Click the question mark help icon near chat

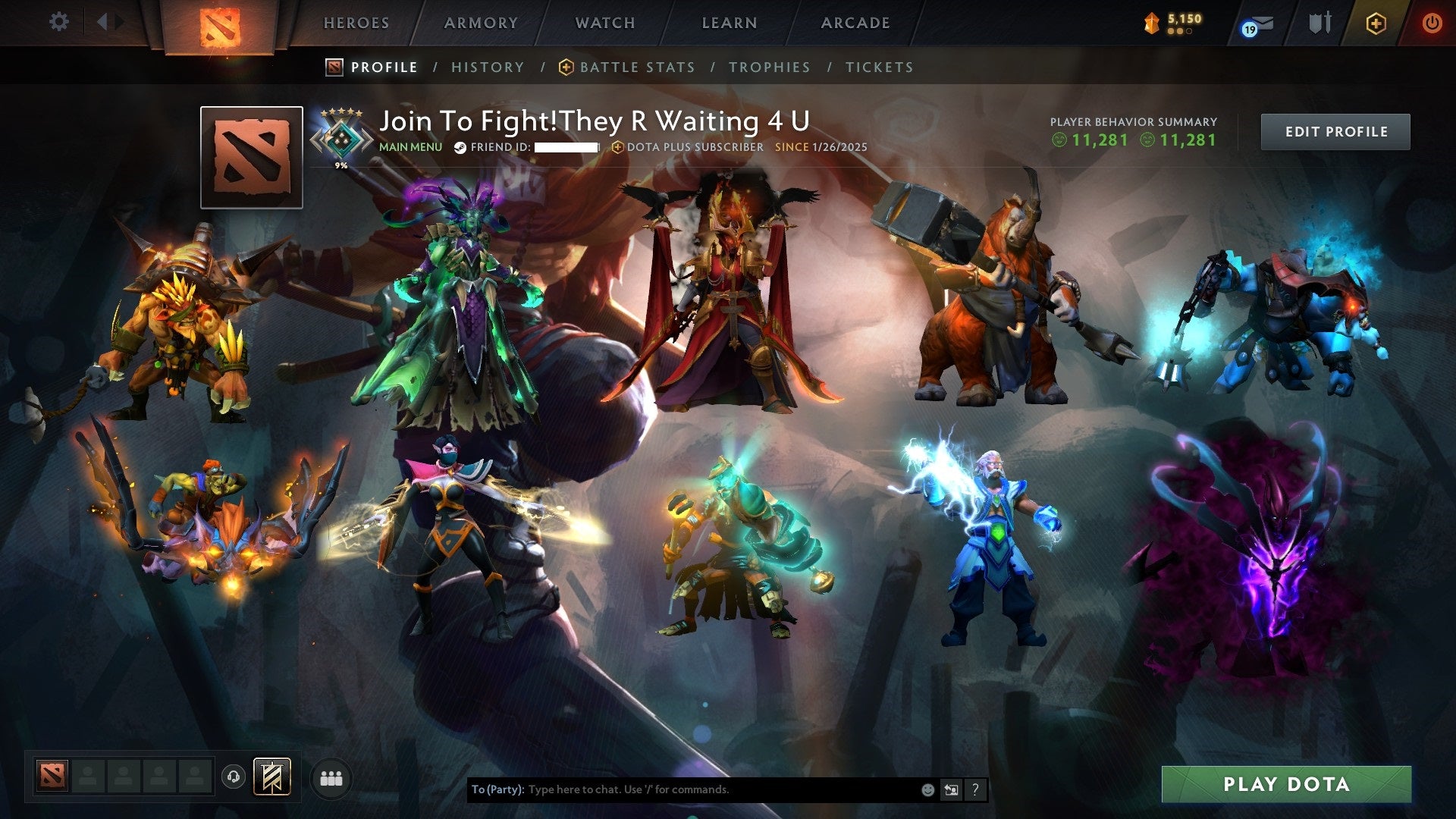pyautogui.click(x=975, y=789)
